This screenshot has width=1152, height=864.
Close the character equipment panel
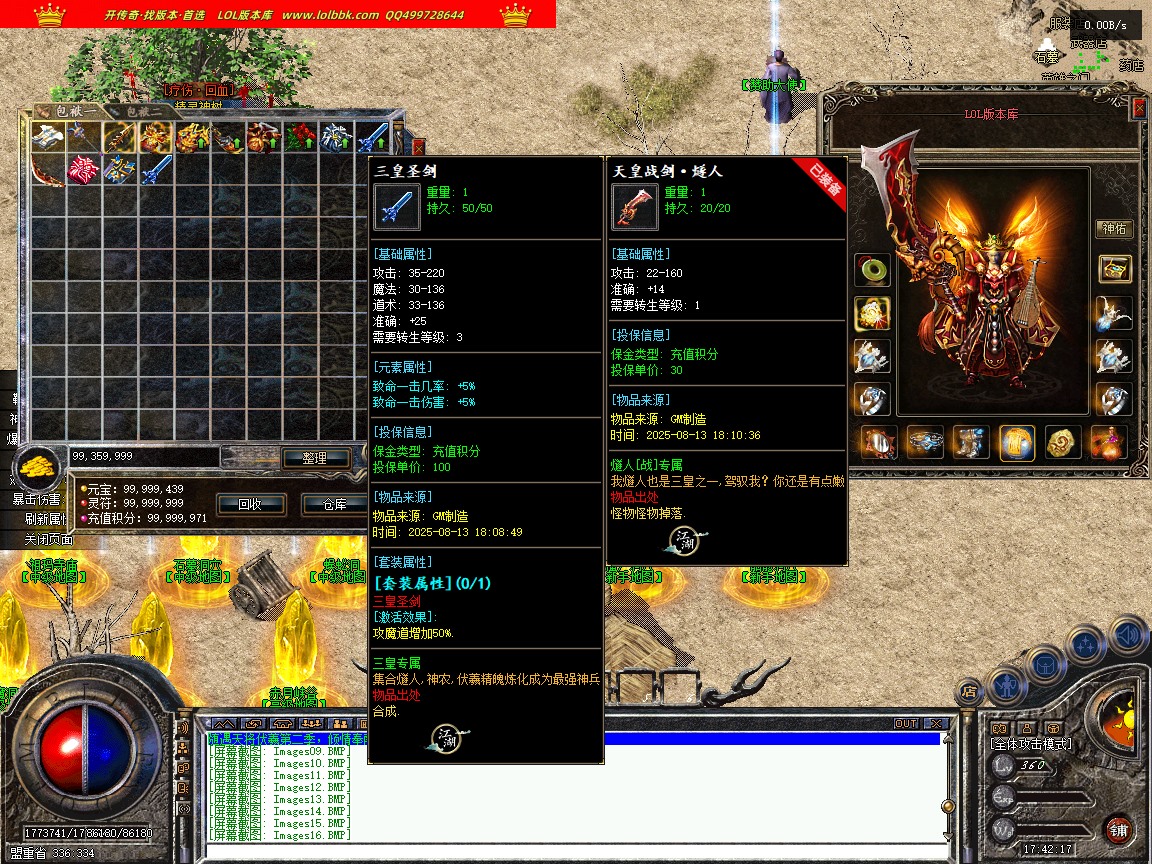[x=1138, y=108]
